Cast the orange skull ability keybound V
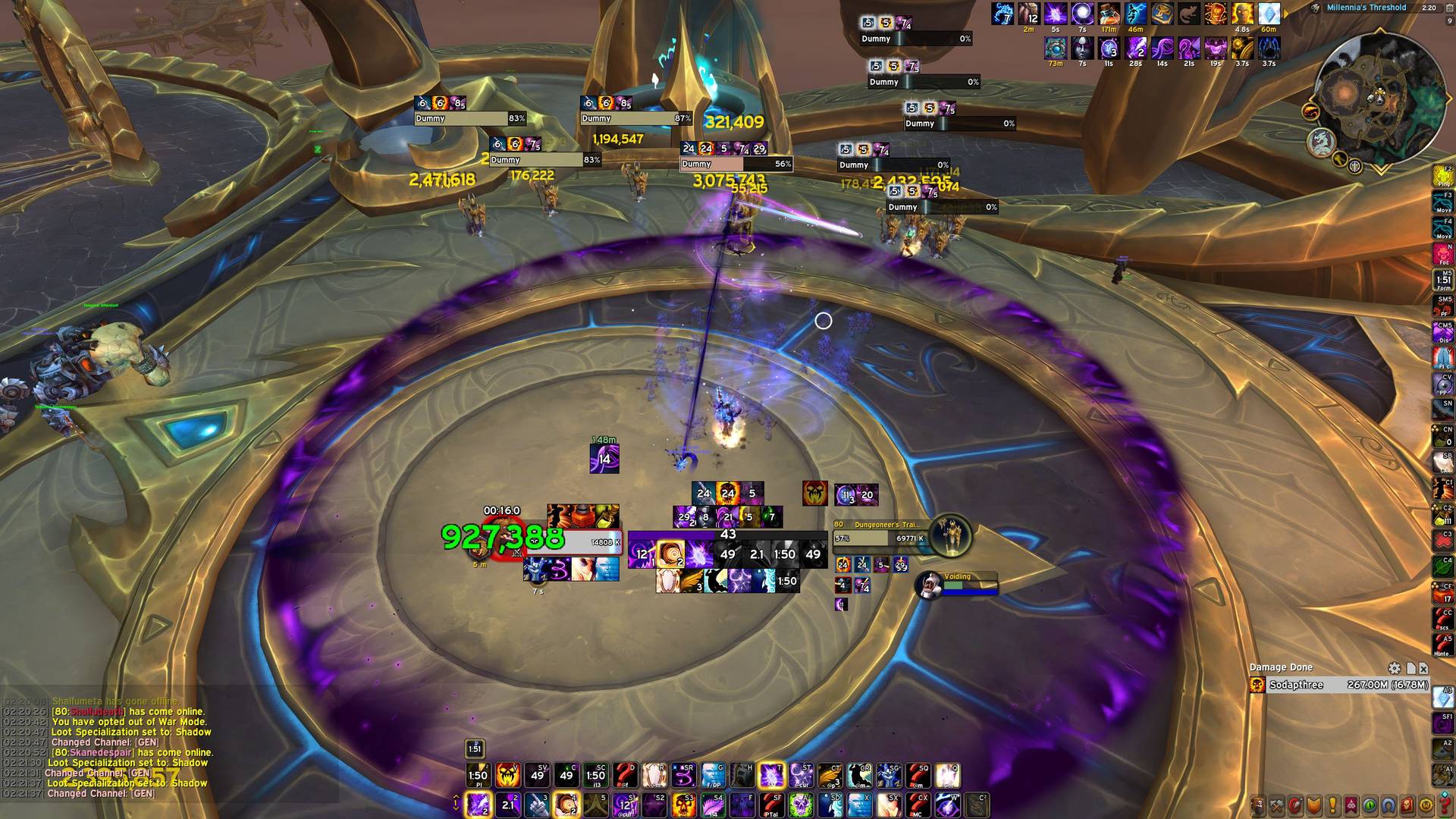Screen dimensions: 1456x819 pyautogui.click(x=507, y=775)
